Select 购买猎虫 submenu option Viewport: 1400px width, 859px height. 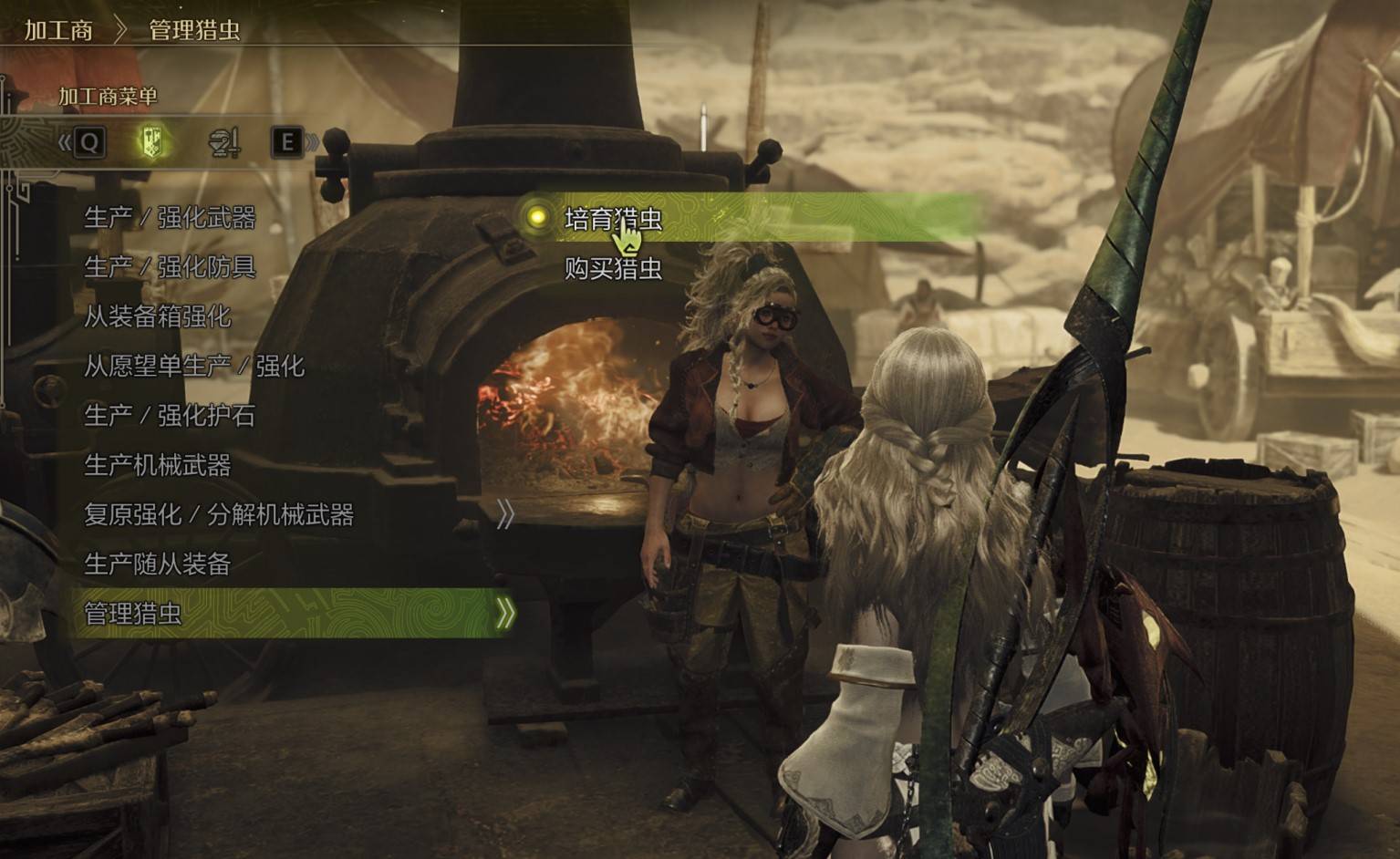pos(613,269)
